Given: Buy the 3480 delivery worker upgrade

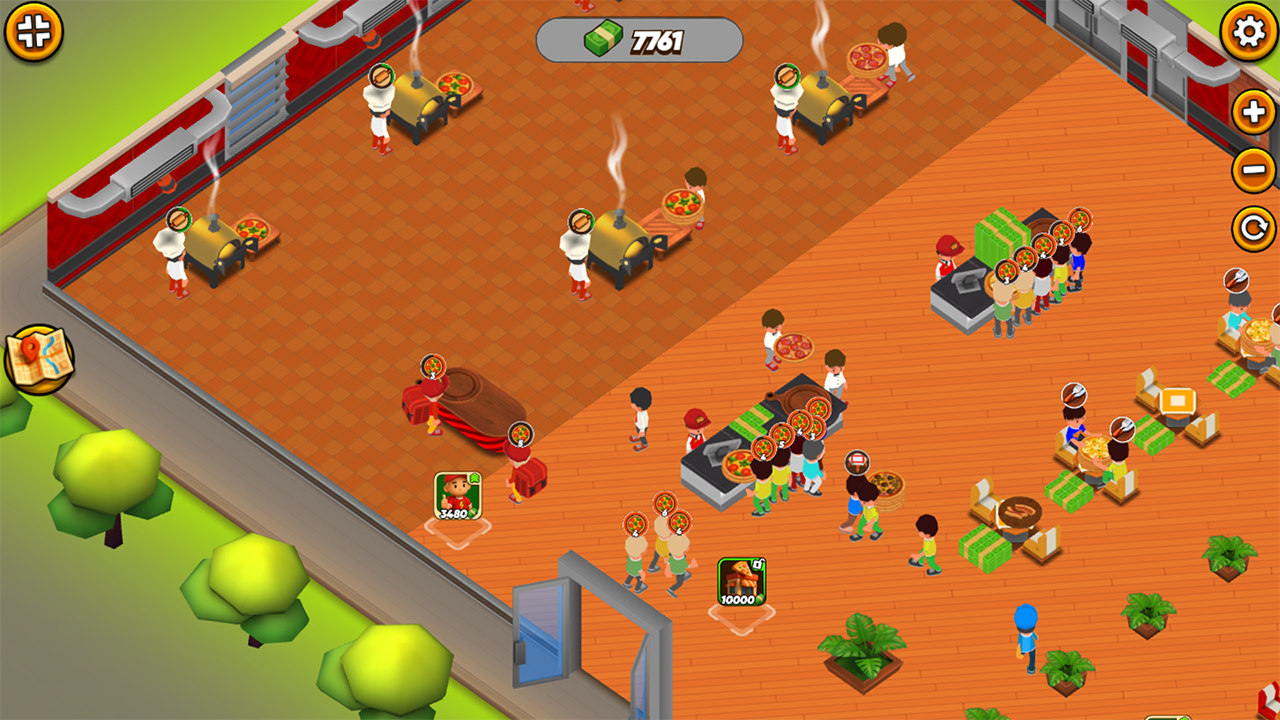Looking at the screenshot, I should pyautogui.click(x=457, y=497).
